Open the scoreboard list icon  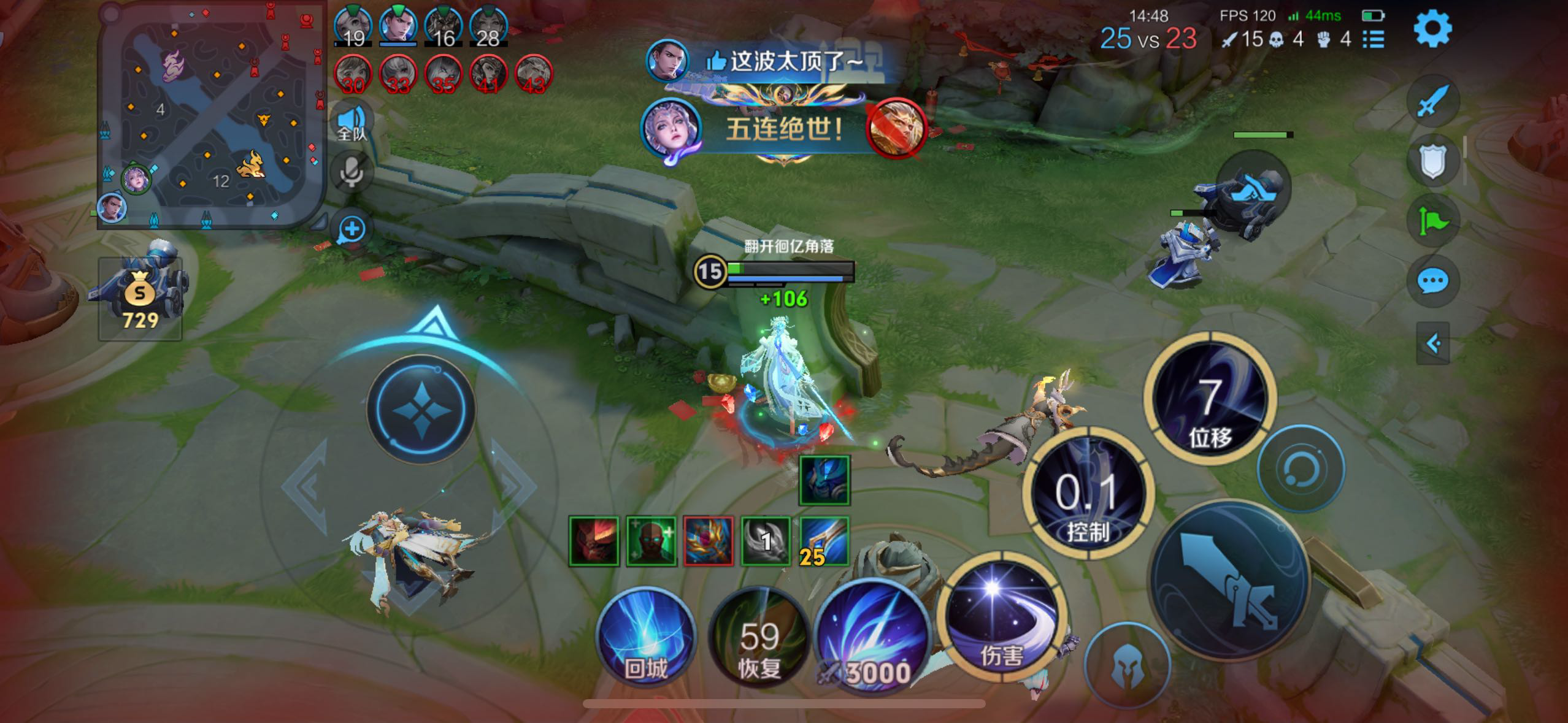[1374, 40]
